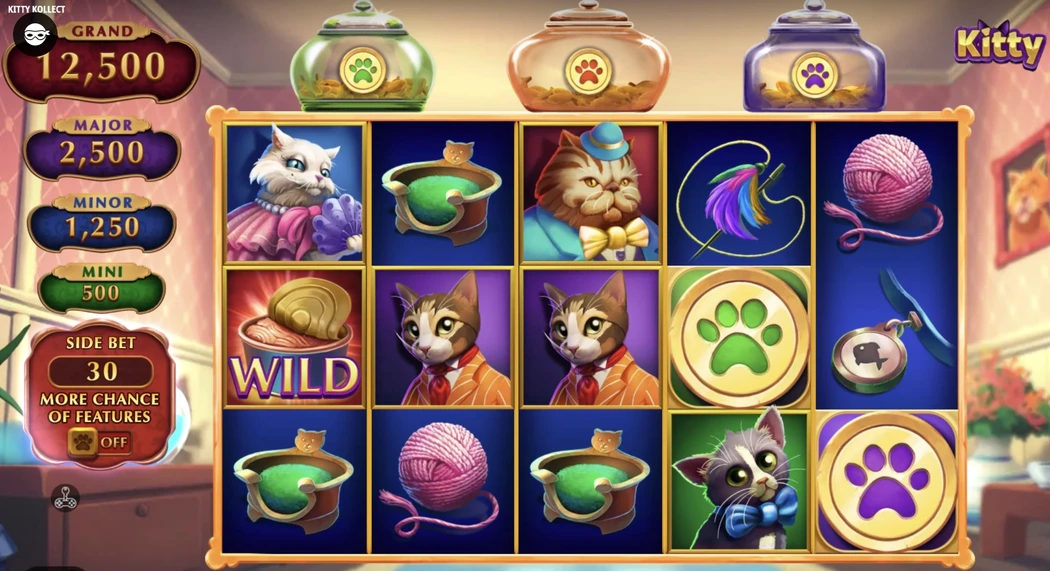Screen dimensions: 1050x571
Task: Open the ninja mask avatar overlay
Action: tap(34, 34)
